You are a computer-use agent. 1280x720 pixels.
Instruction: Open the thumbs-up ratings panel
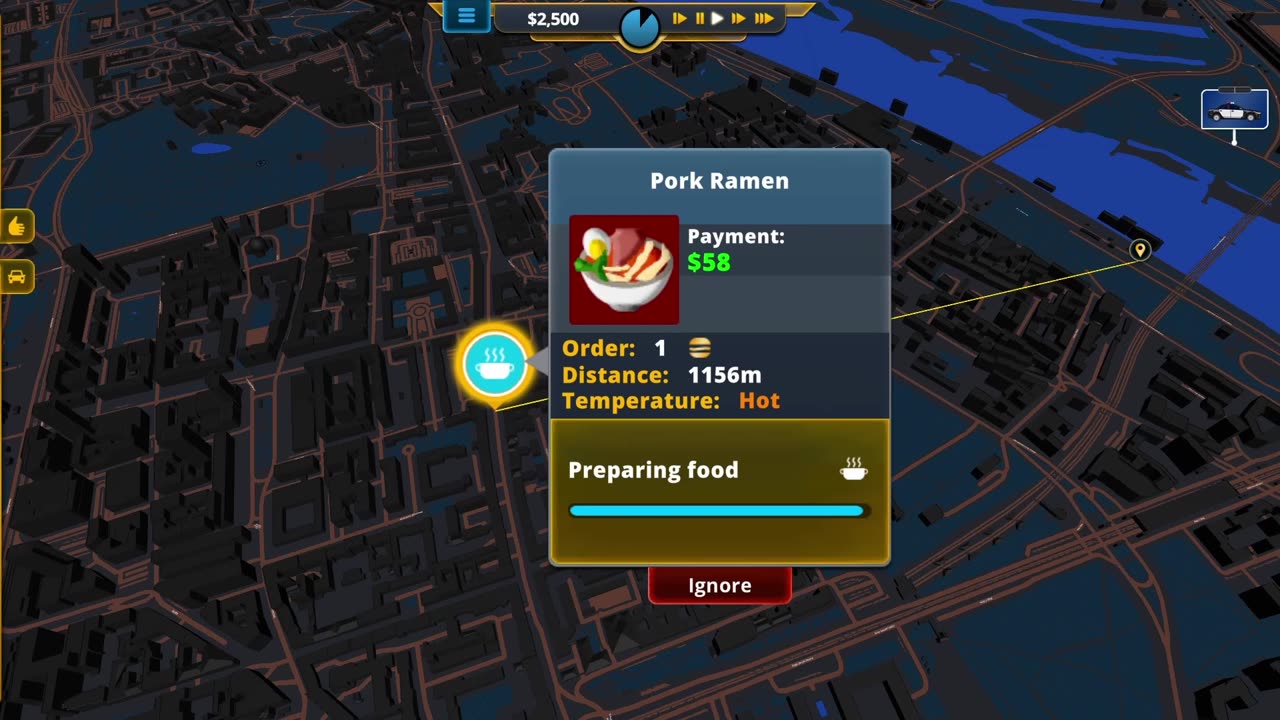(x=17, y=226)
